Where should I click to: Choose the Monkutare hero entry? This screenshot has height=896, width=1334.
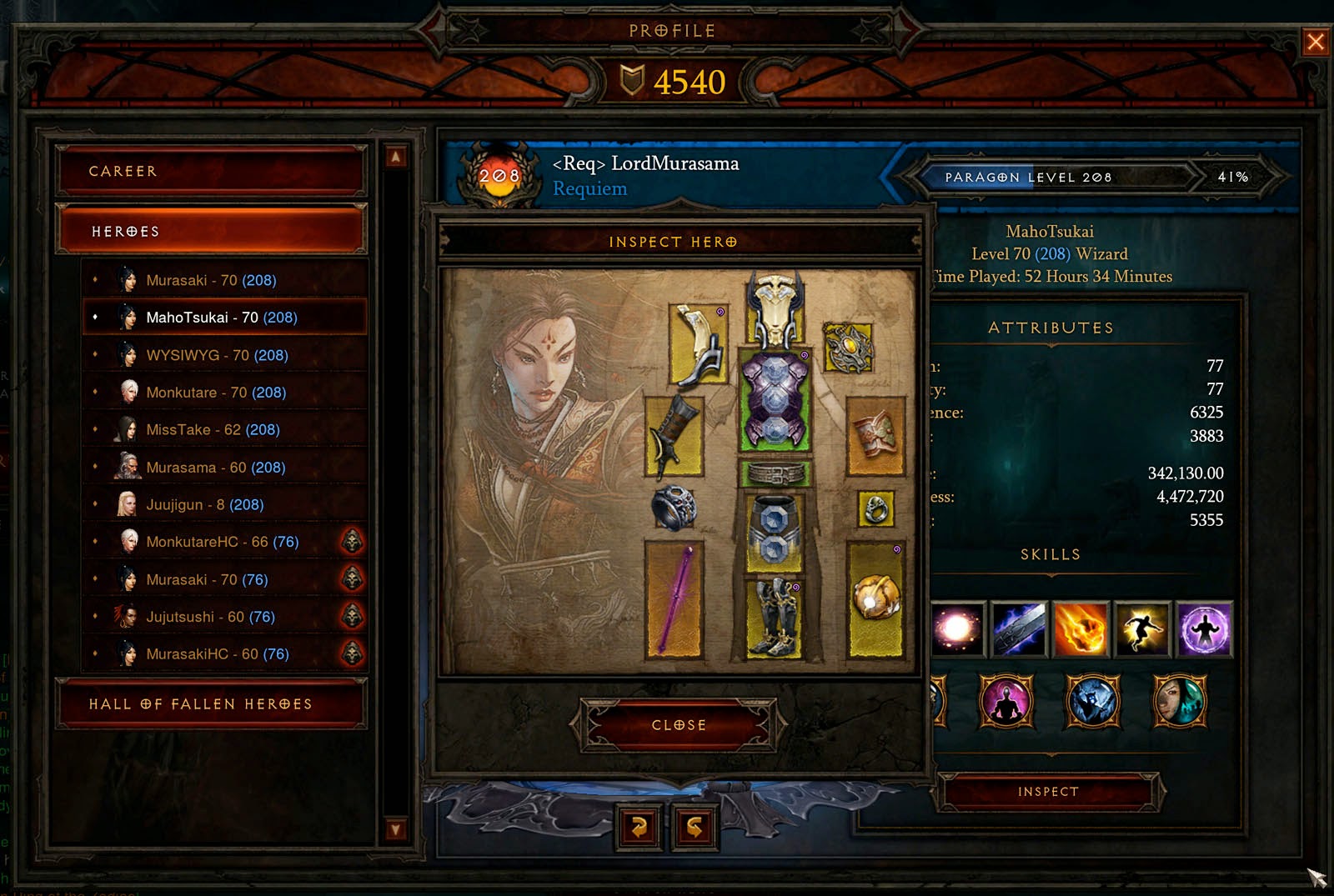point(216,393)
